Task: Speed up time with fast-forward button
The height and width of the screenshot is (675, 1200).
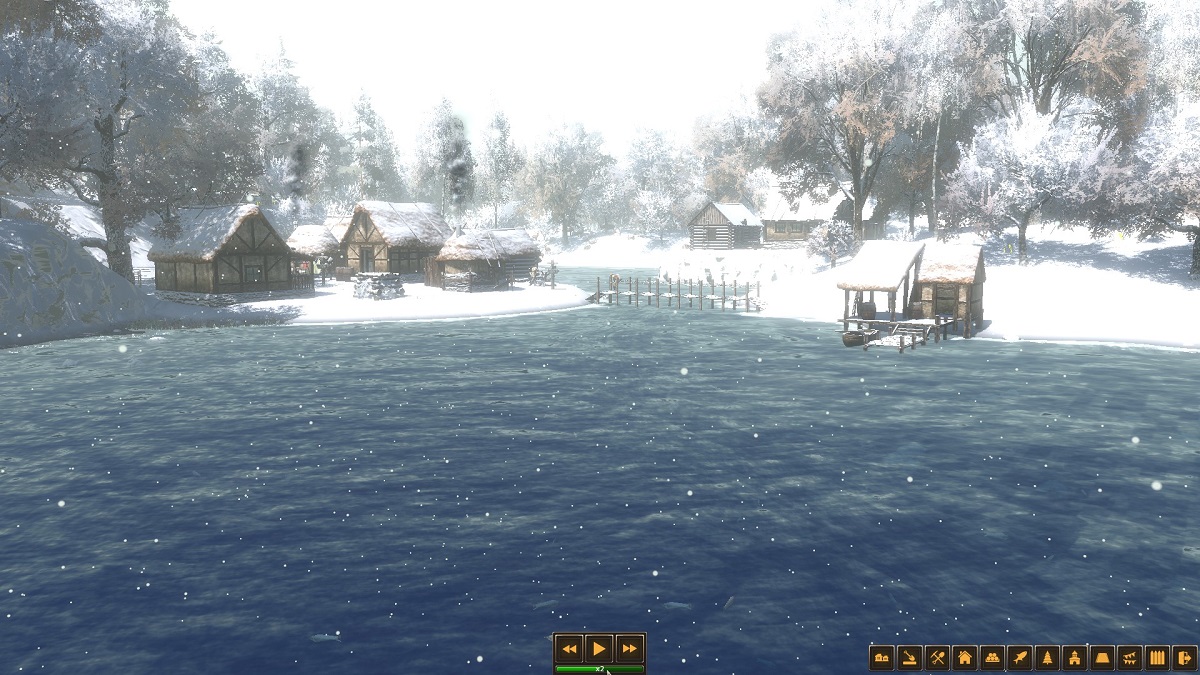Action: coord(628,648)
